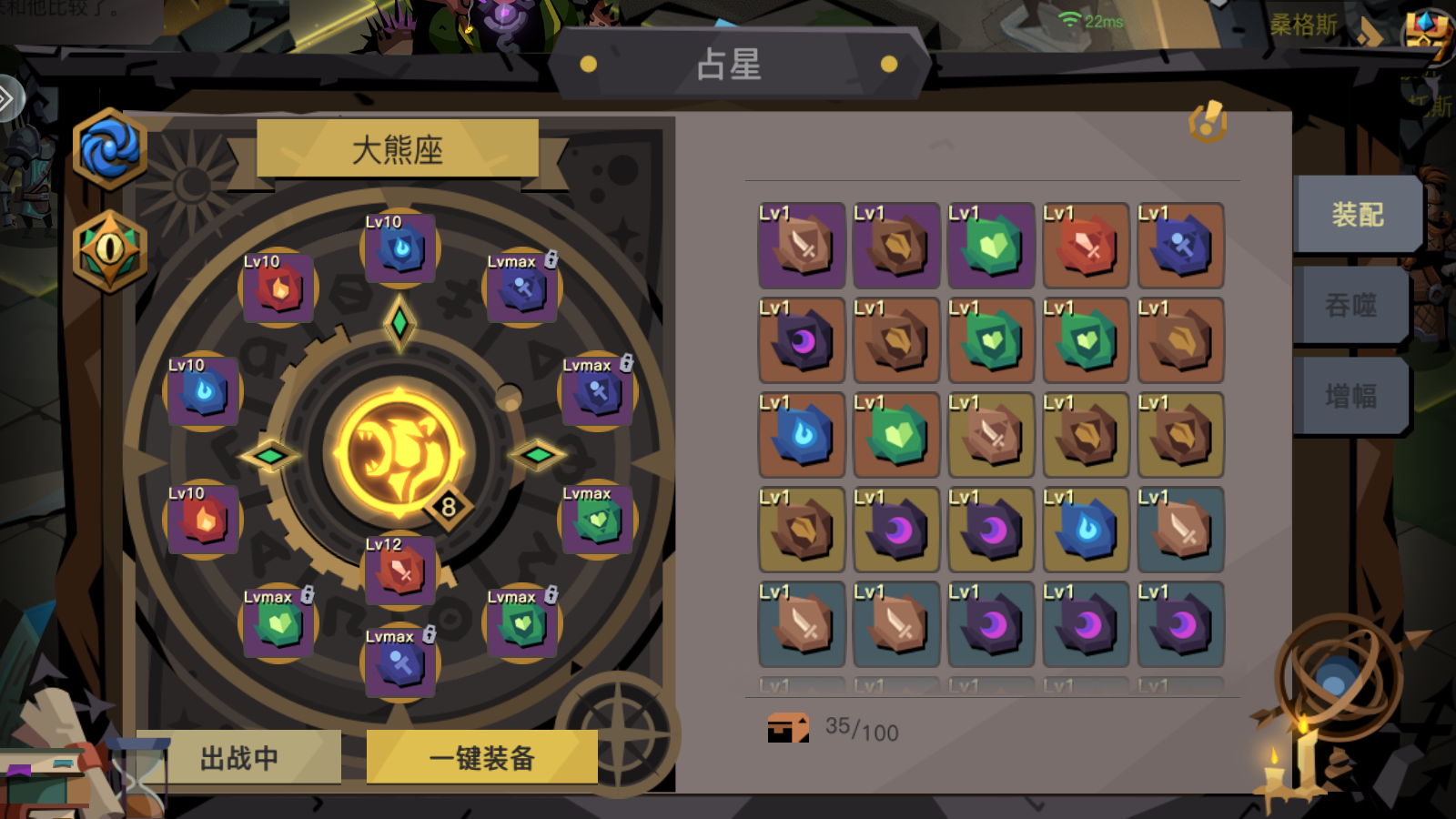The height and width of the screenshot is (819, 1456).
Task: Open the golden eye panel on the left
Action: (x=109, y=253)
